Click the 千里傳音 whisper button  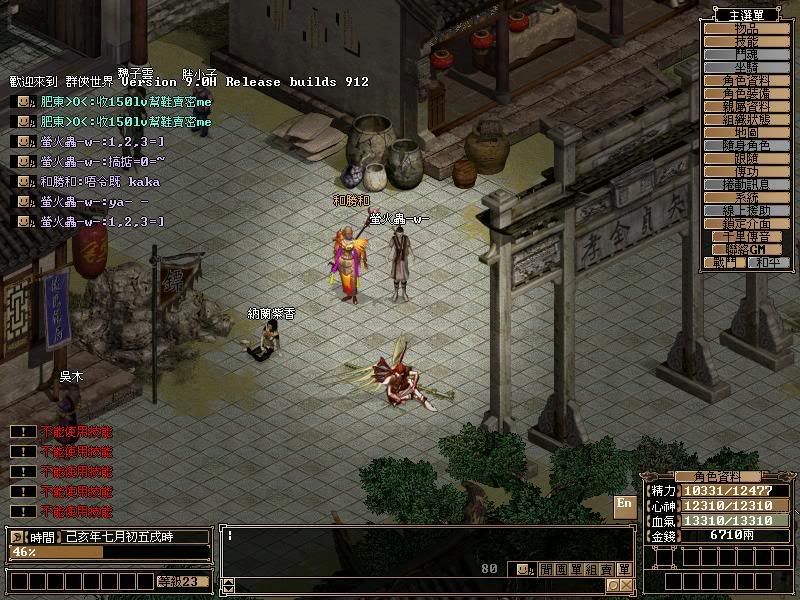[747, 237]
